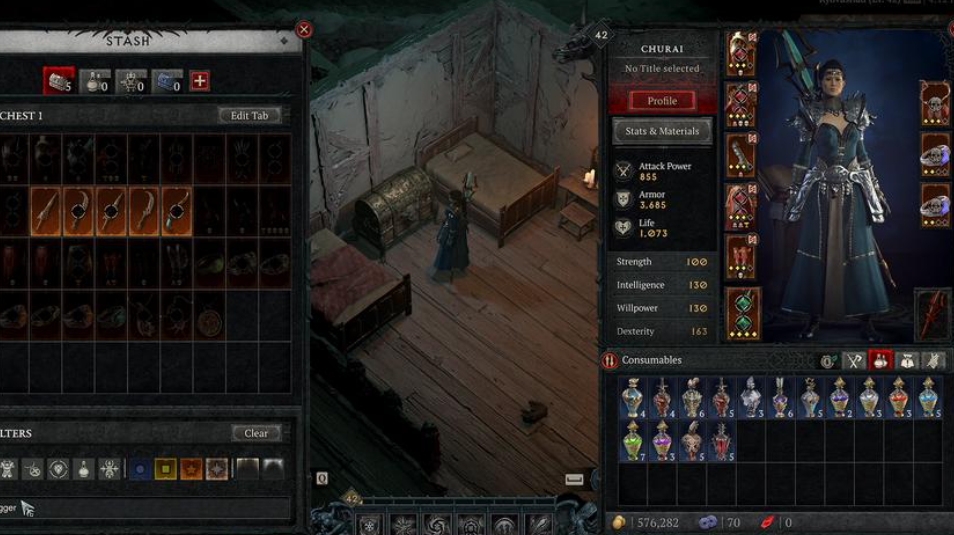954x535 pixels.
Task: Click the sort button beside Consumables
Action: 610,360
